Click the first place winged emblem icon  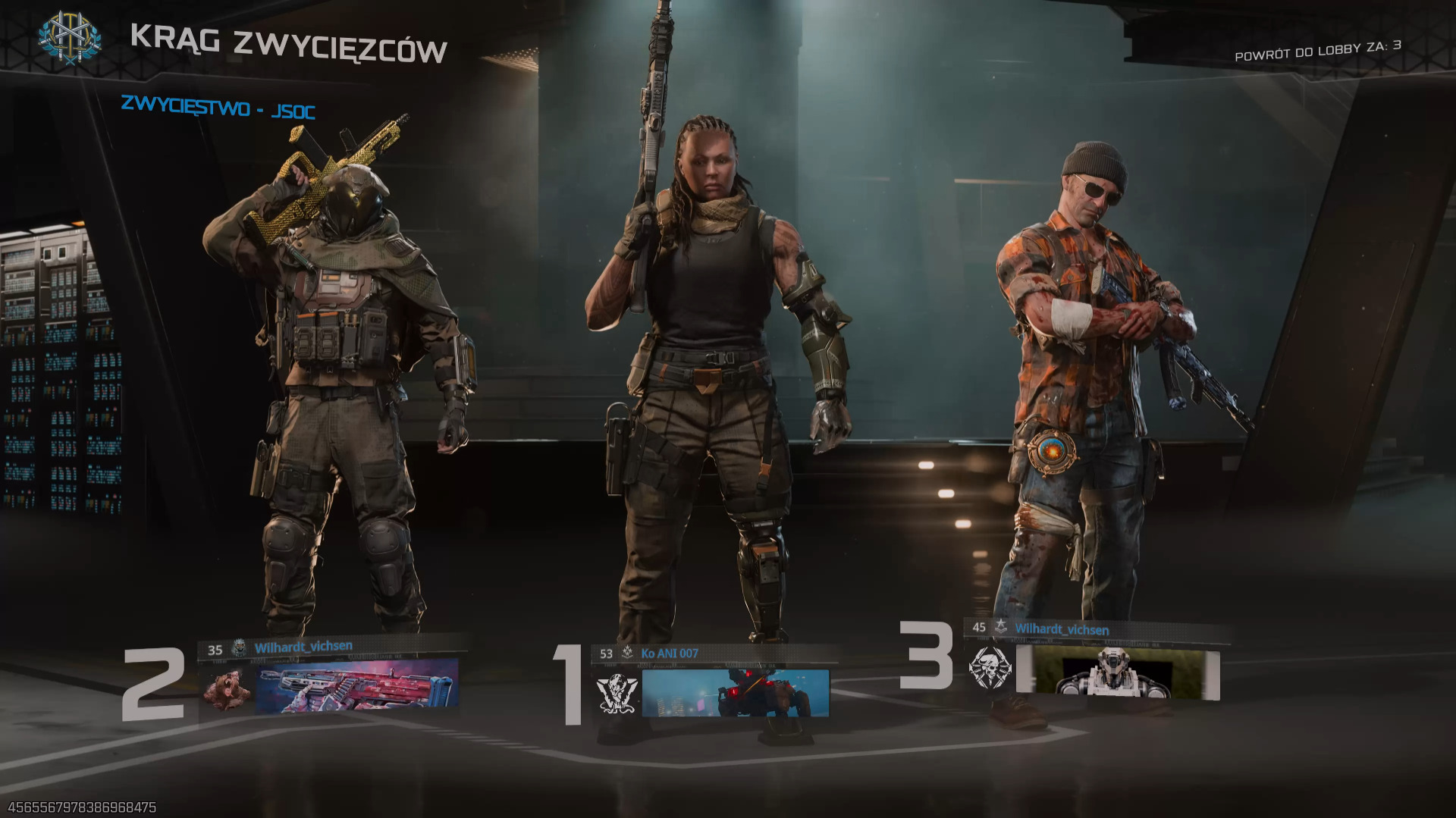[x=617, y=693]
